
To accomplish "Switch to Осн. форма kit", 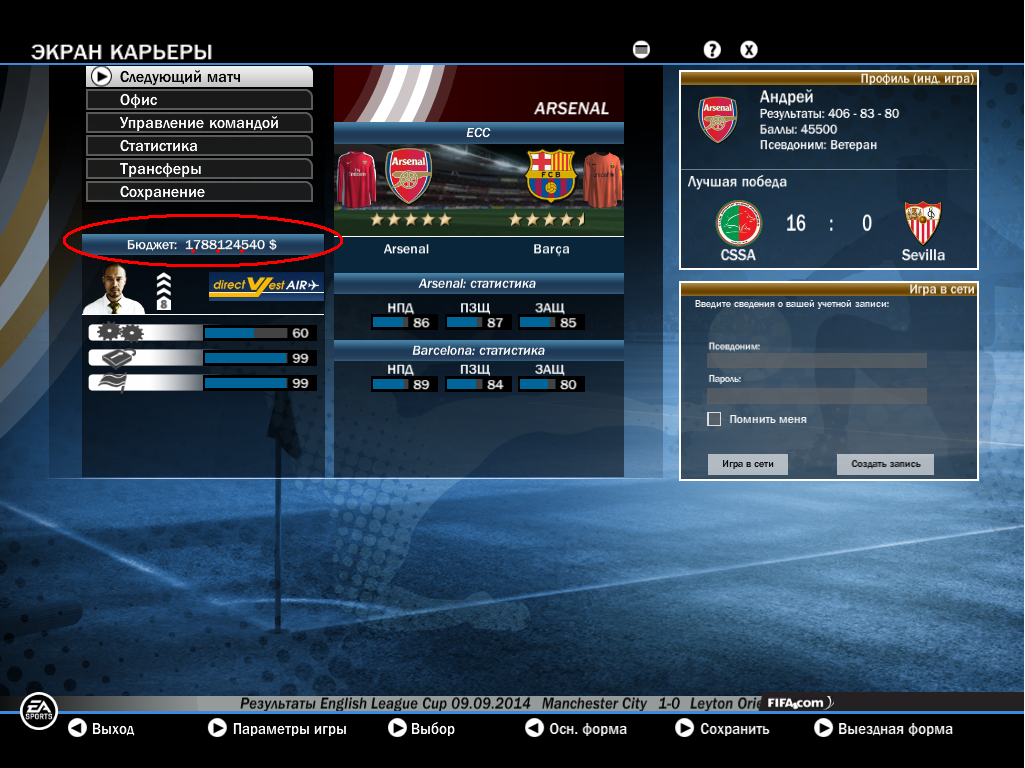I will pos(576,729).
